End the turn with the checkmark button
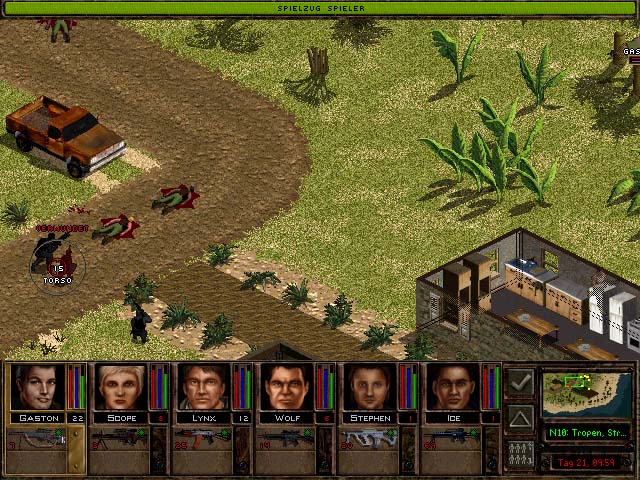This screenshot has height=480, width=640. click(x=520, y=381)
